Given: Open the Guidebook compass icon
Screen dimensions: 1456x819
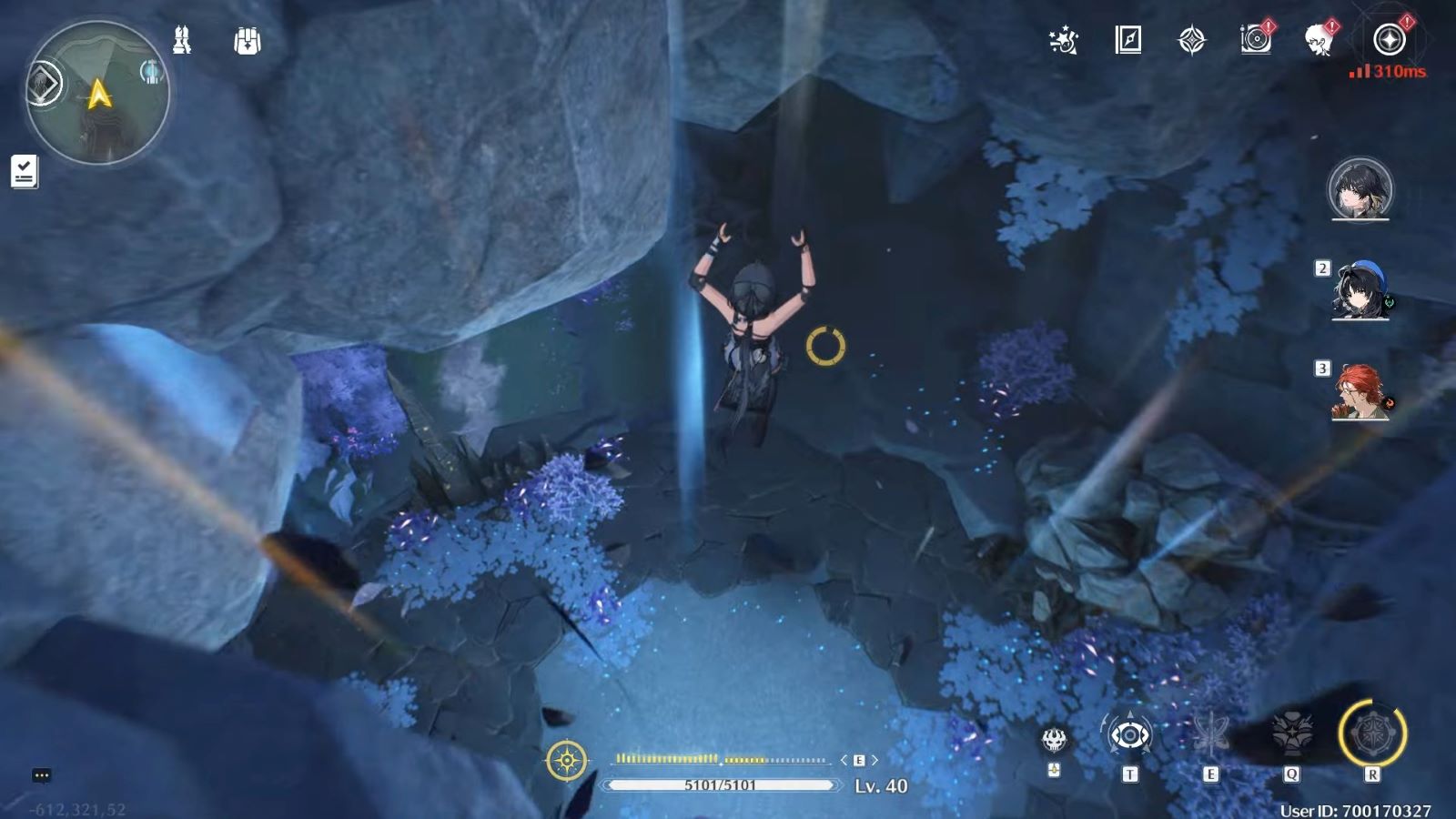Looking at the screenshot, I should (x=1128, y=40).
